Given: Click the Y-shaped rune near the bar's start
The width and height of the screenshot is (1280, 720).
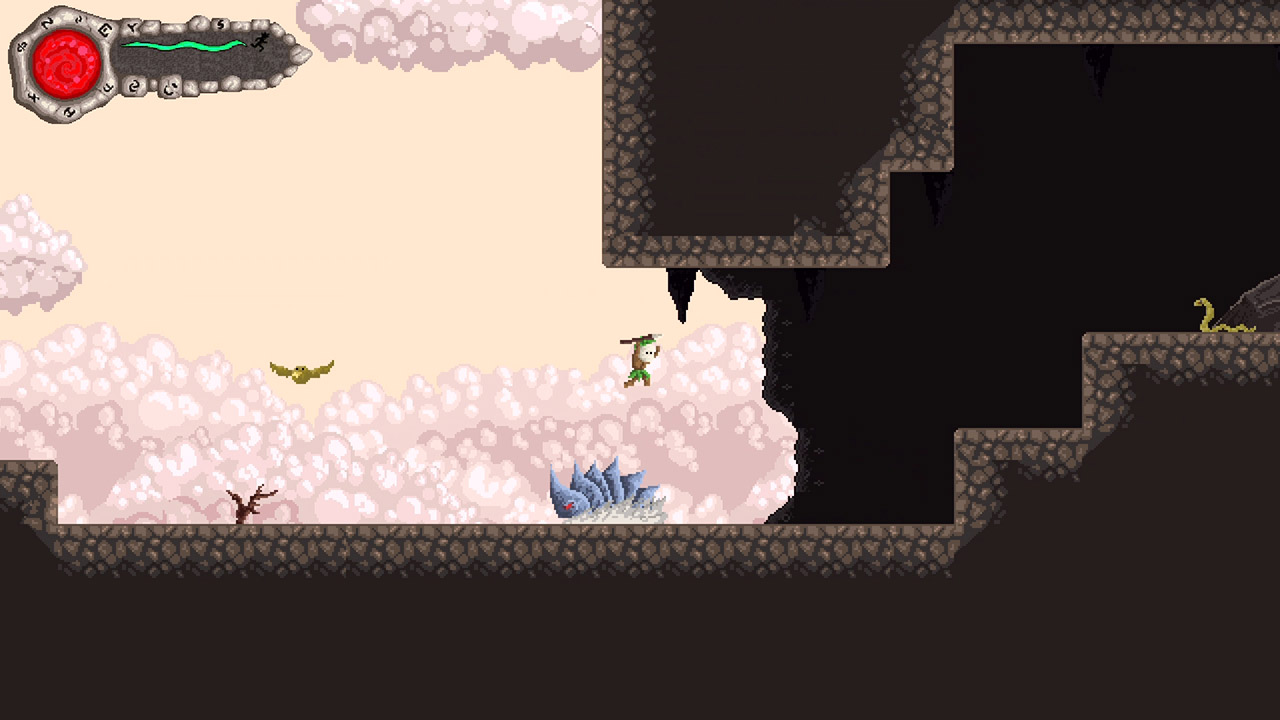Looking at the screenshot, I should pos(134,26).
